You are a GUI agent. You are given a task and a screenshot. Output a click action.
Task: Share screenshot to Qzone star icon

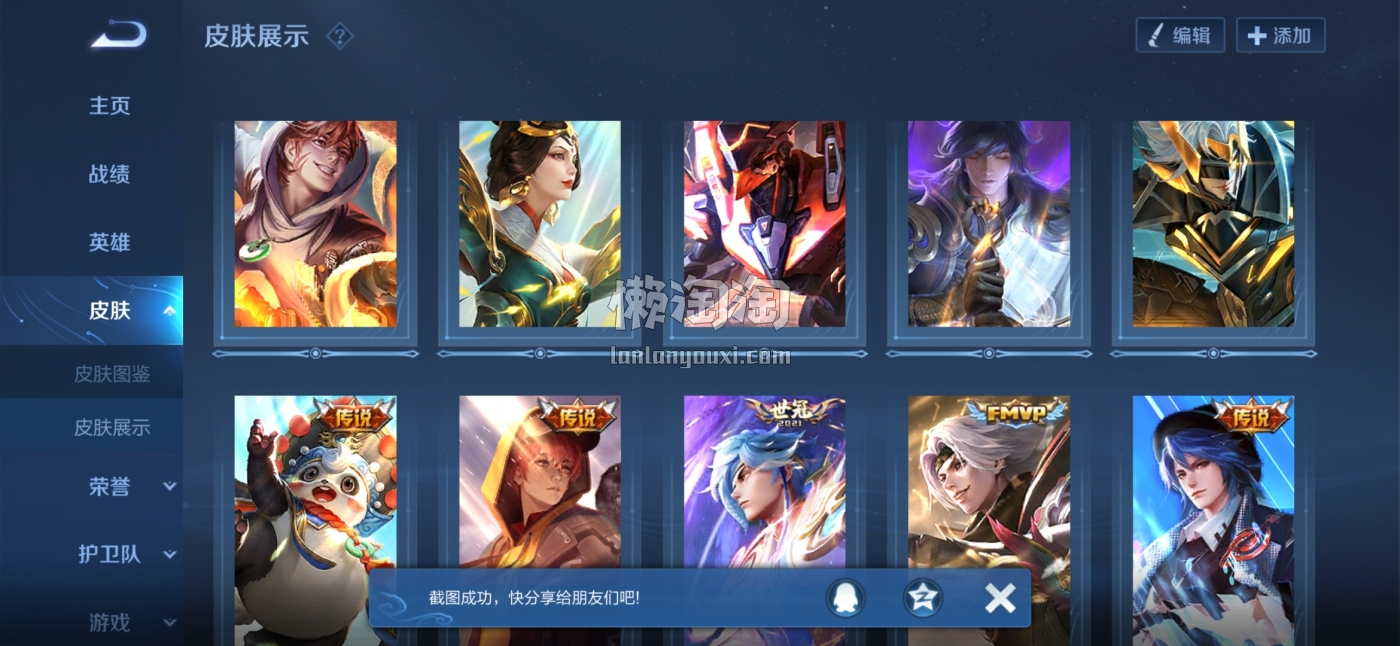click(922, 598)
